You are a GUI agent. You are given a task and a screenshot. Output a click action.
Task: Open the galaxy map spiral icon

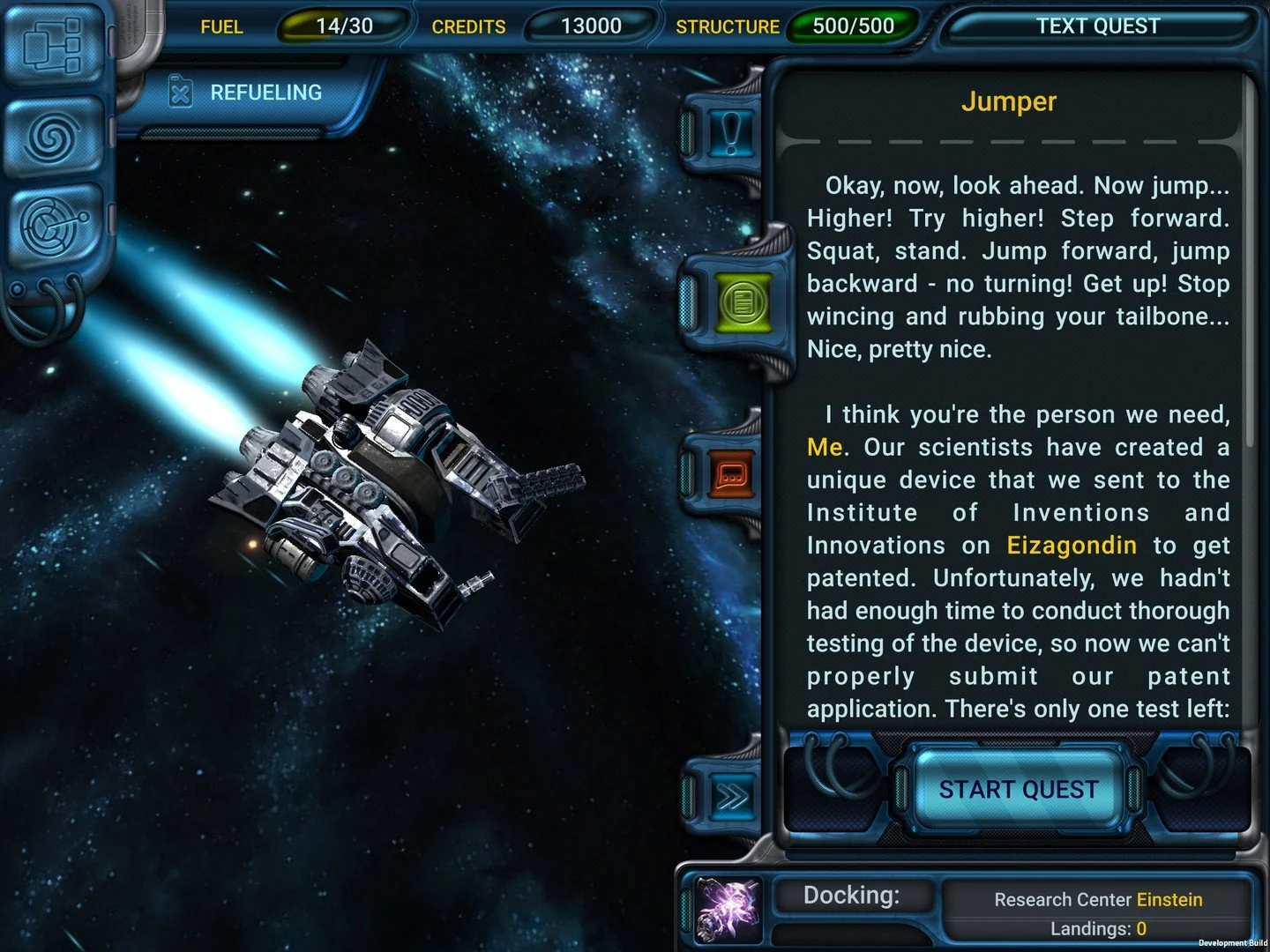coord(53,139)
